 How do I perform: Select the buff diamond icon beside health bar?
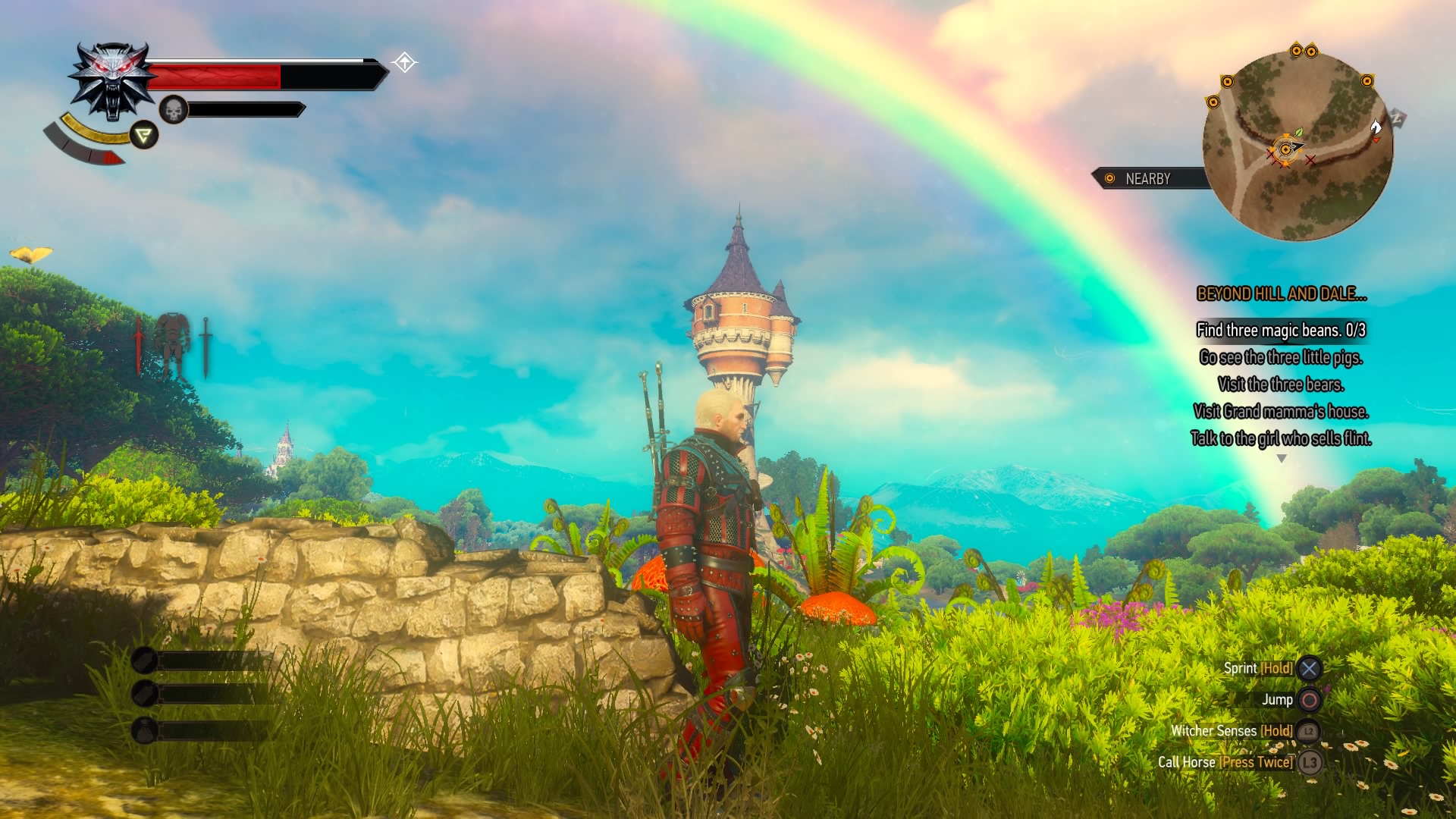(x=405, y=62)
